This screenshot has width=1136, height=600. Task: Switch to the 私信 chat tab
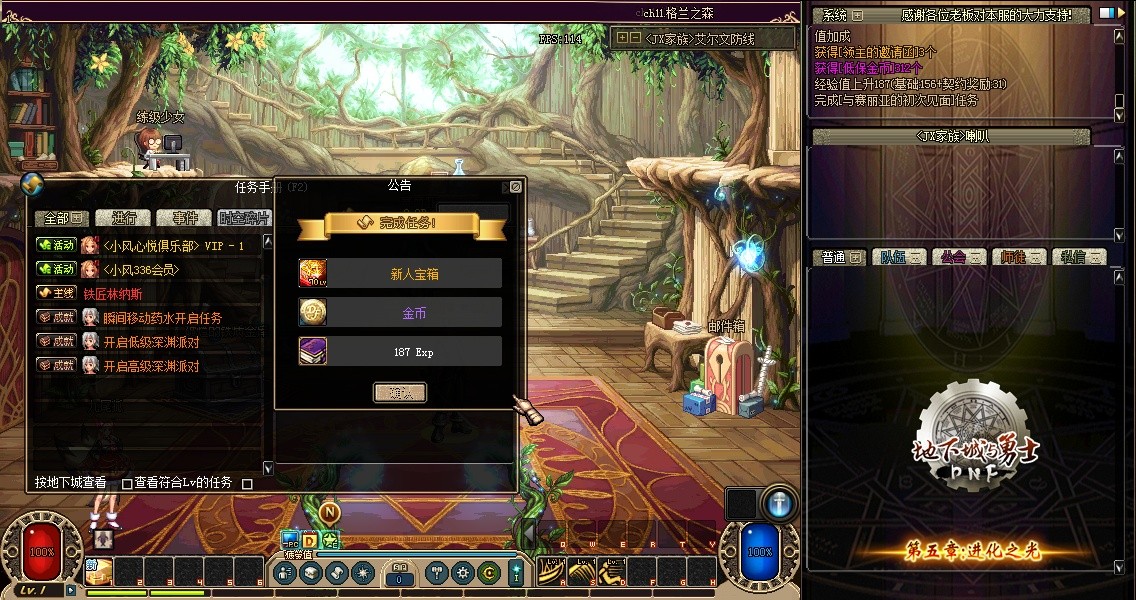[x=1078, y=257]
